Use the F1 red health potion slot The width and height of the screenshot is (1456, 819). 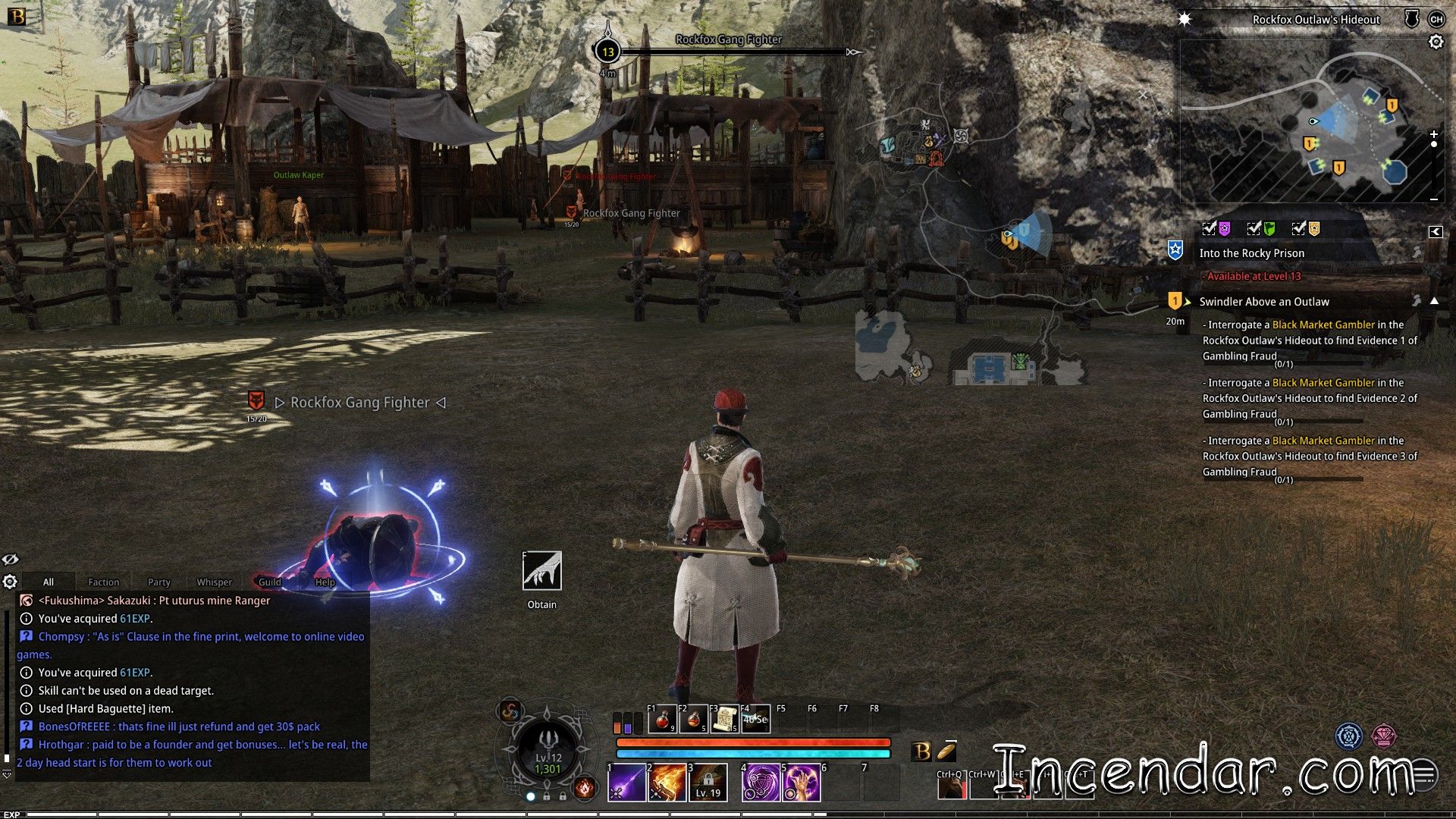tap(662, 719)
